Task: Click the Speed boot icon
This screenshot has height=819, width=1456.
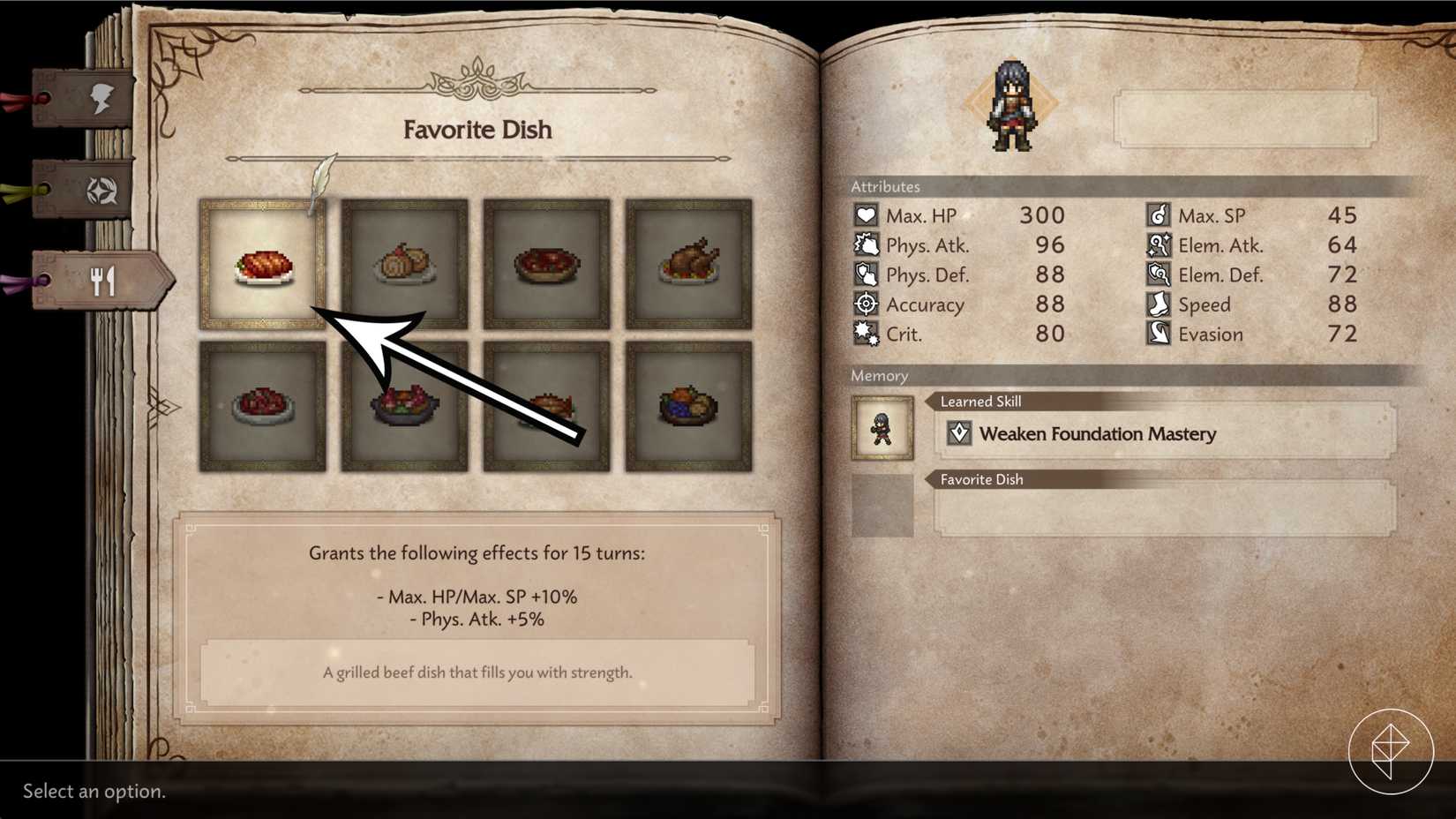Action: pos(1159,304)
